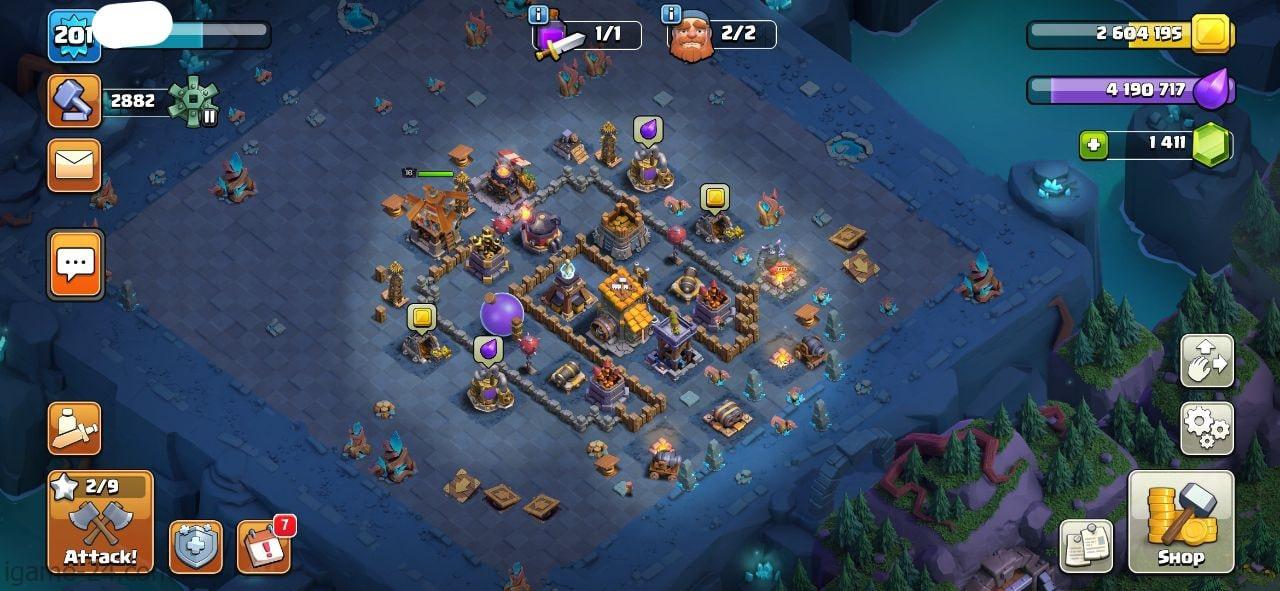Open the builder hammer trophy icon
The width and height of the screenshot is (1280, 591).
(x=74, y=101)
